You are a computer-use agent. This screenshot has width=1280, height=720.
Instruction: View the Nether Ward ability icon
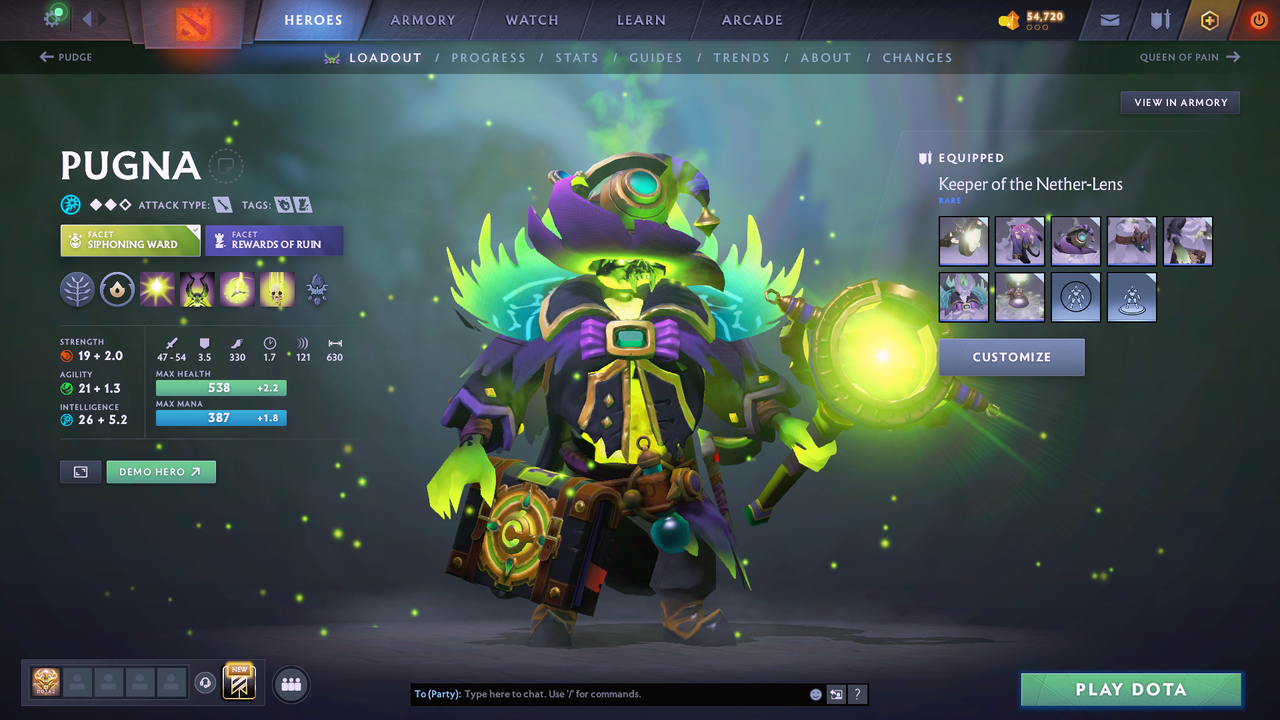237,290
